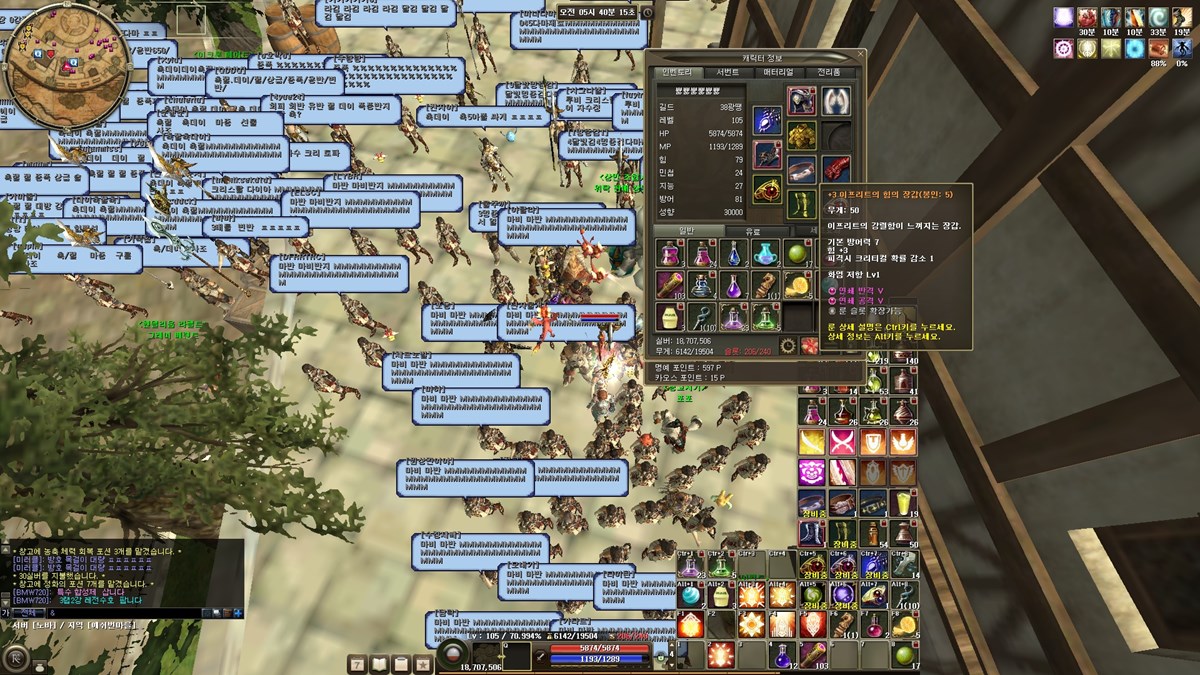Use the Ctrl+1 purple flask hotkey slot
This screenshot has width=1200, height=675.
click(x=690, y=566)
